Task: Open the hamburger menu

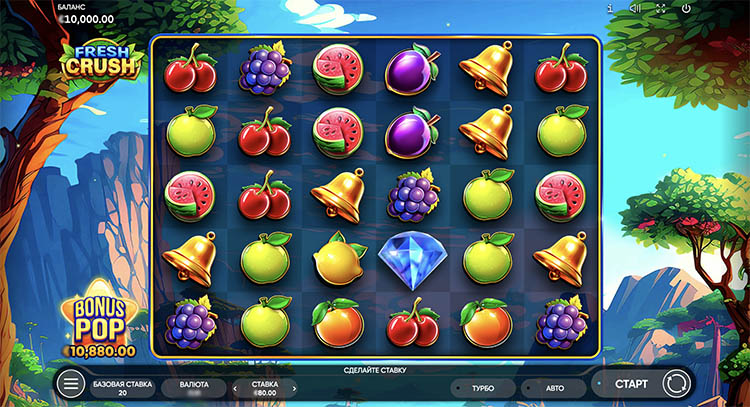Action: pyautogui.click(x=70, y=384)
